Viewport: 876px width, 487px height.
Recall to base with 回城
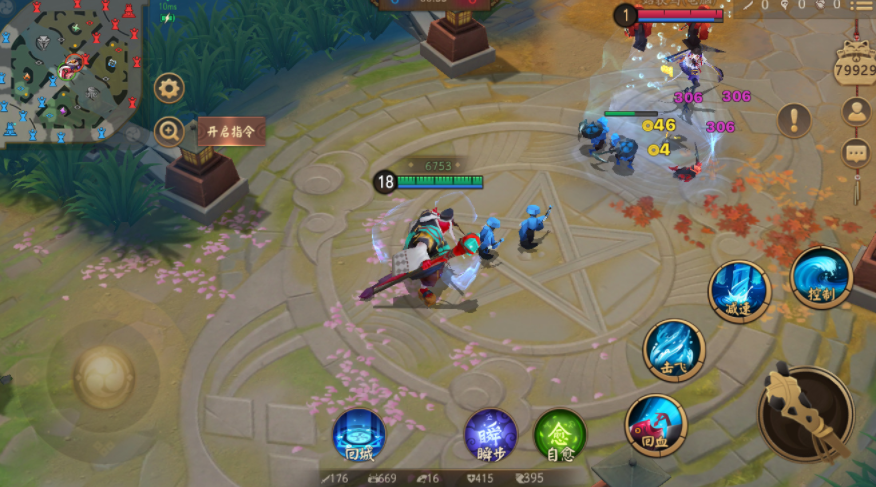pos(358,435)
